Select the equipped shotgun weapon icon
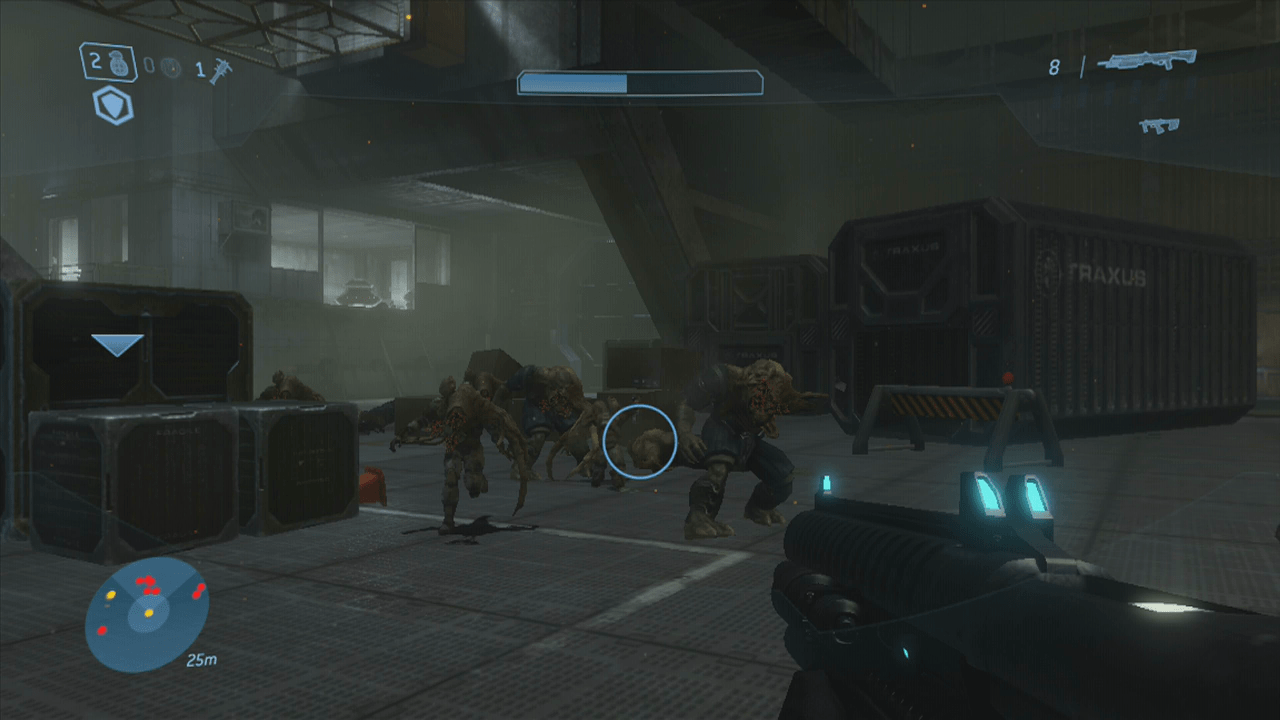The width and height of the screenshot is (1280, 720). pos(1147,60)
